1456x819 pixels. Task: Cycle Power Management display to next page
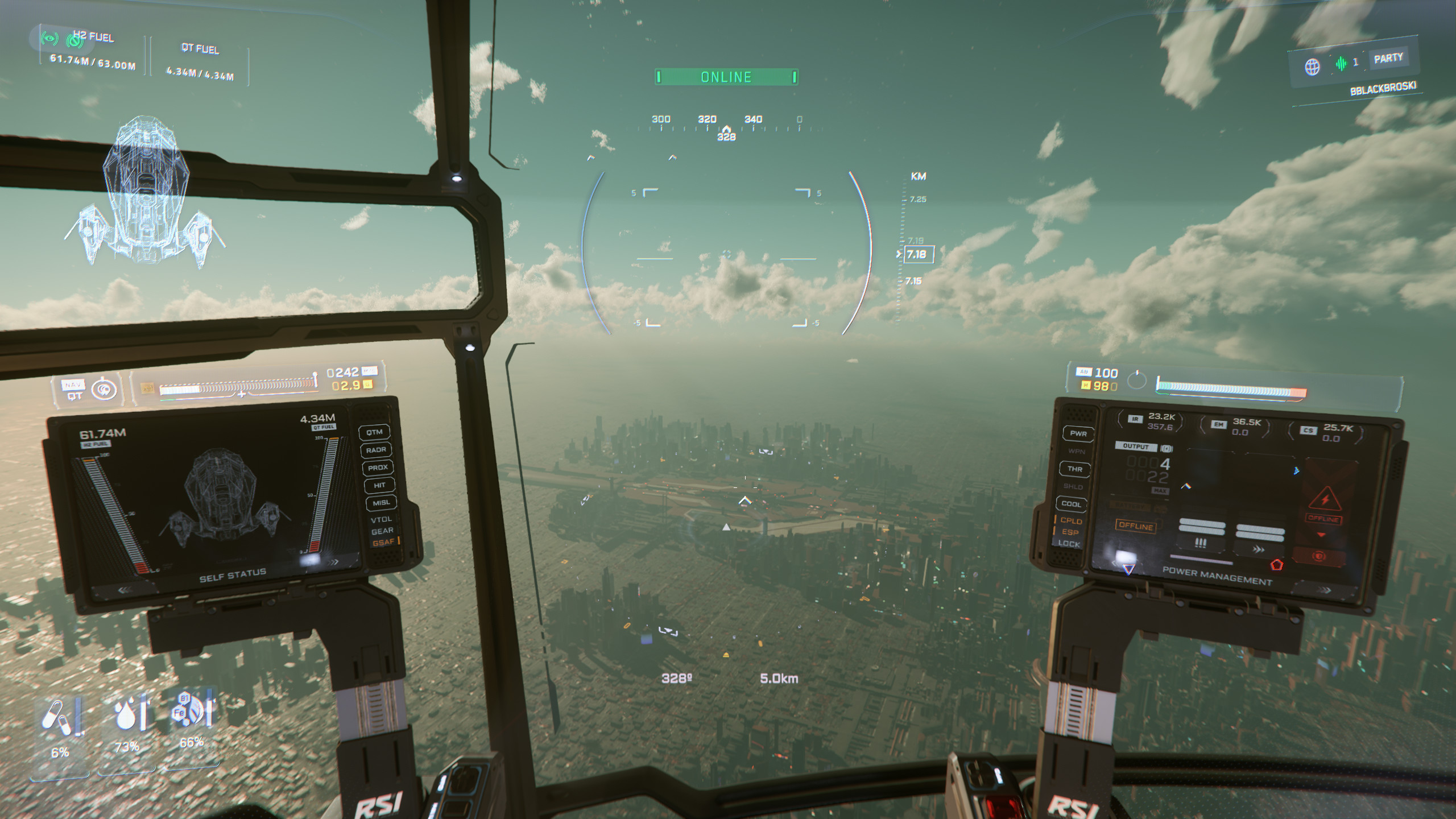(1325, 590)
